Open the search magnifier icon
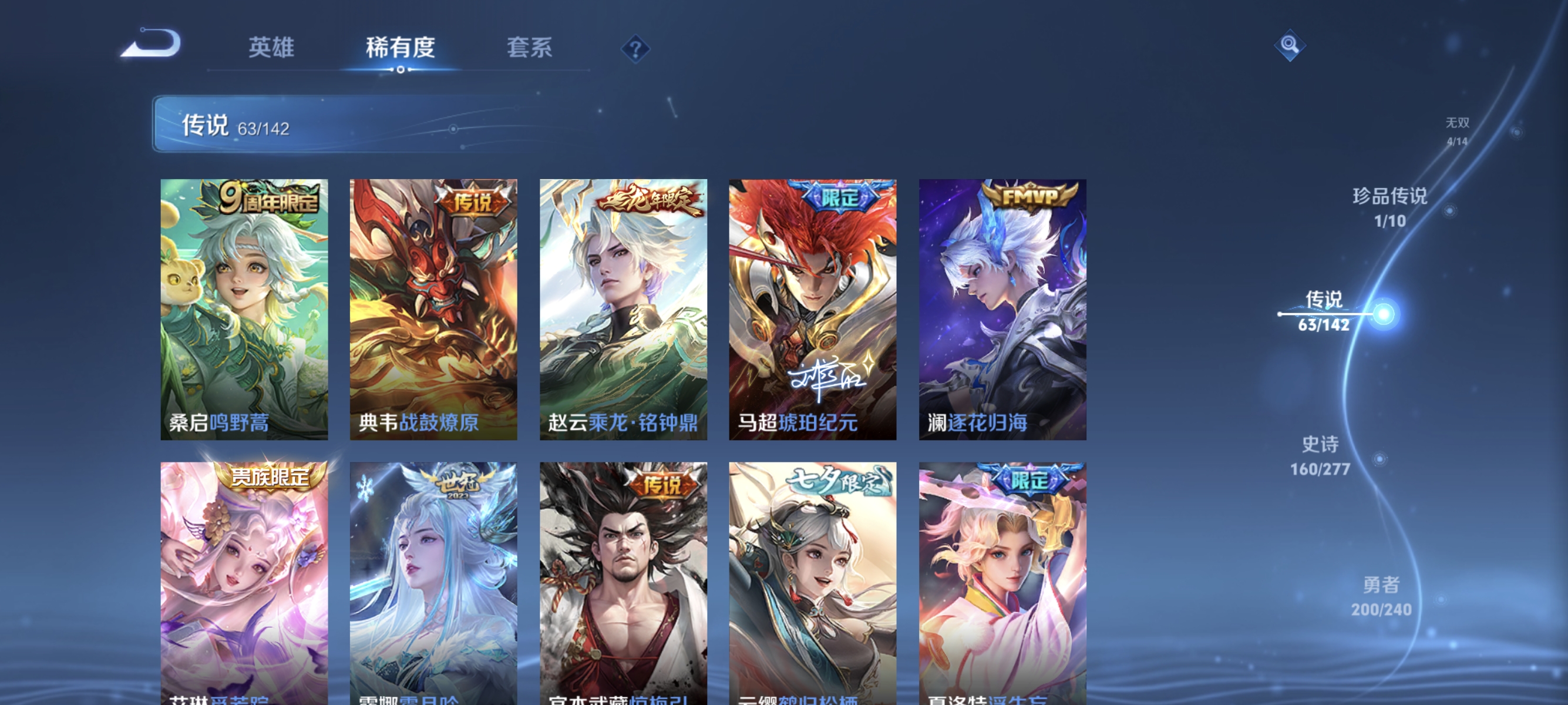The height and width of the screenshot is (705, 1568). click(1290, 46)
